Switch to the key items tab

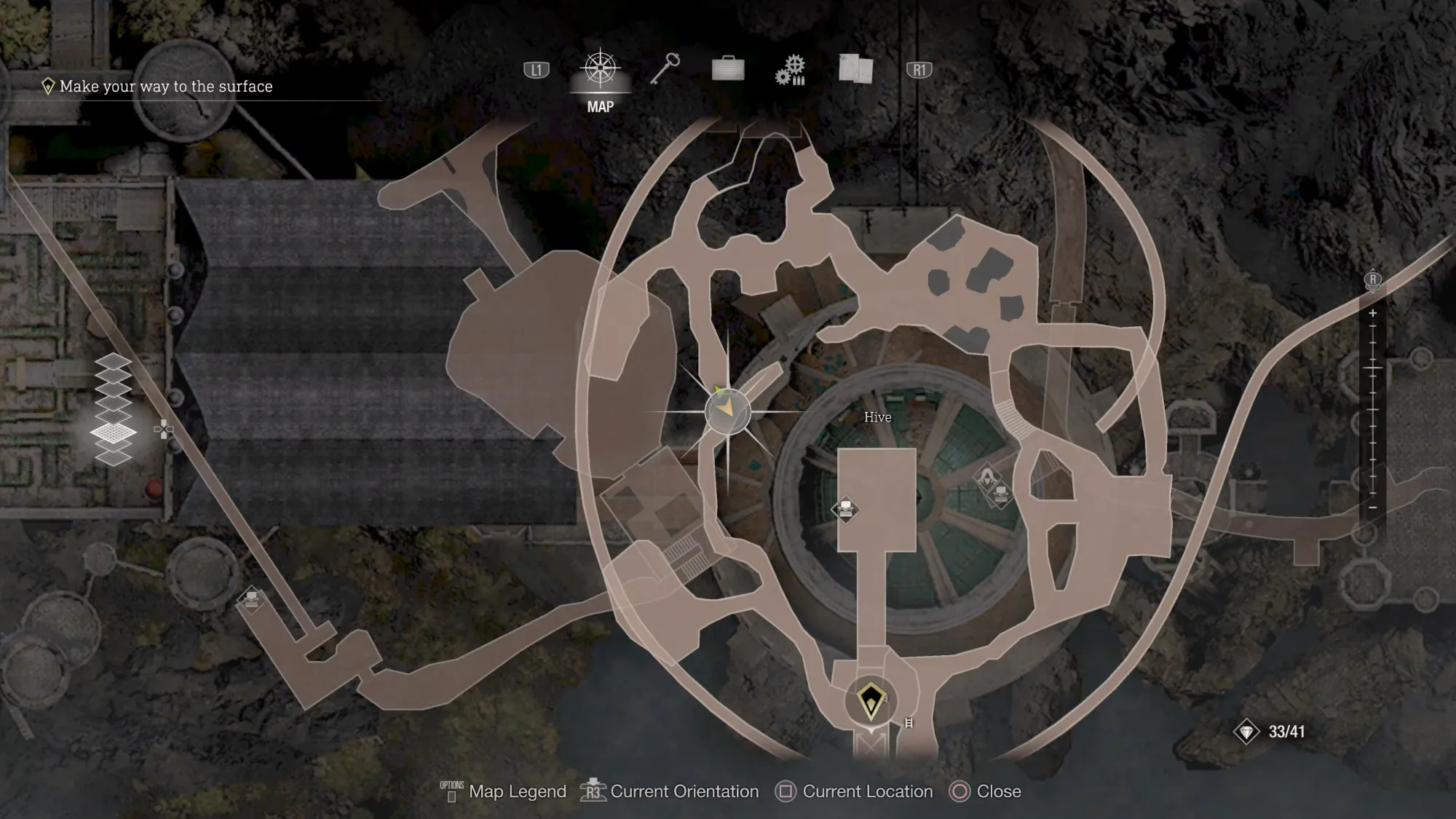[x=665, y=70]
